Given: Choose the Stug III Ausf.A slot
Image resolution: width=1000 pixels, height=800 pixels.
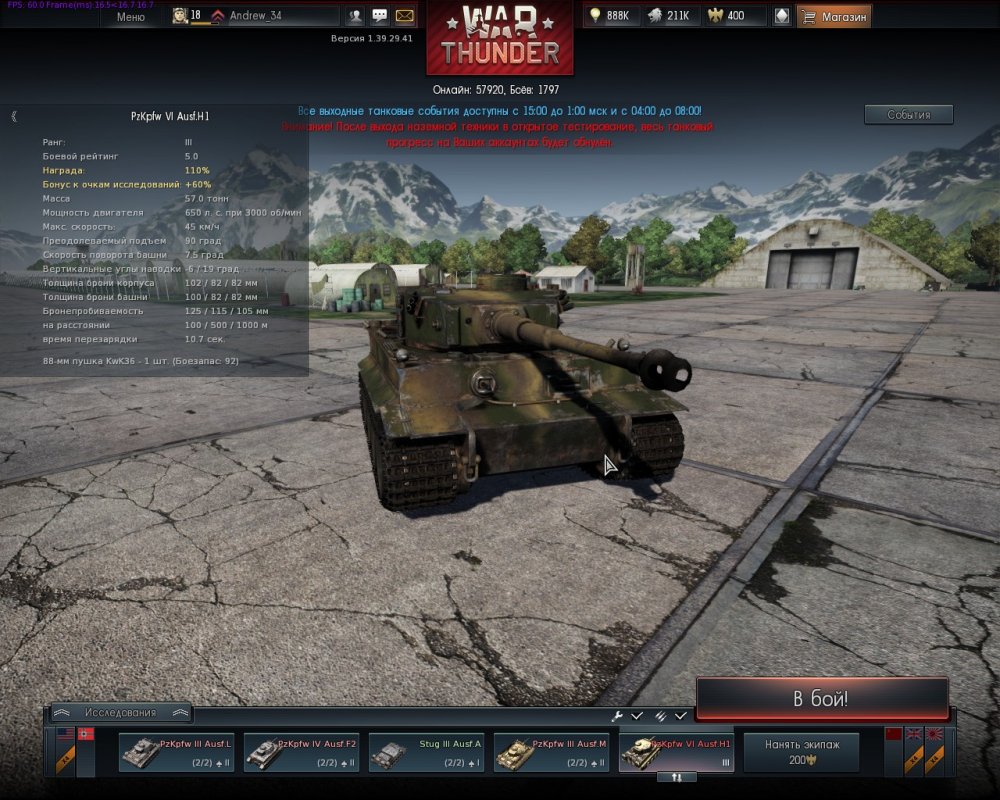Looking at the screenshot, I should 426,752.
